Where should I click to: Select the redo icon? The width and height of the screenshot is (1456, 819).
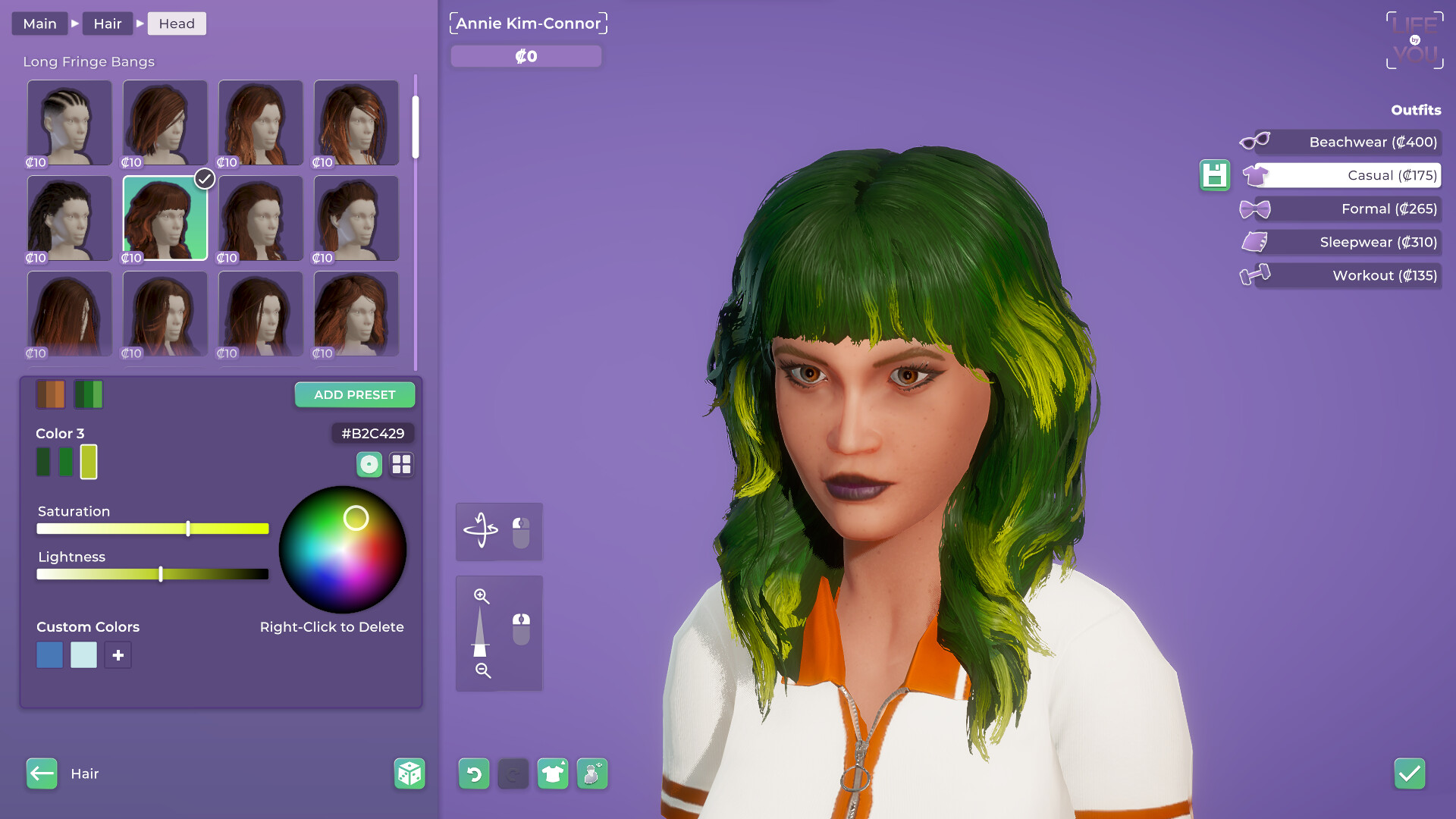pyautogui.click(x=513, y=773)
